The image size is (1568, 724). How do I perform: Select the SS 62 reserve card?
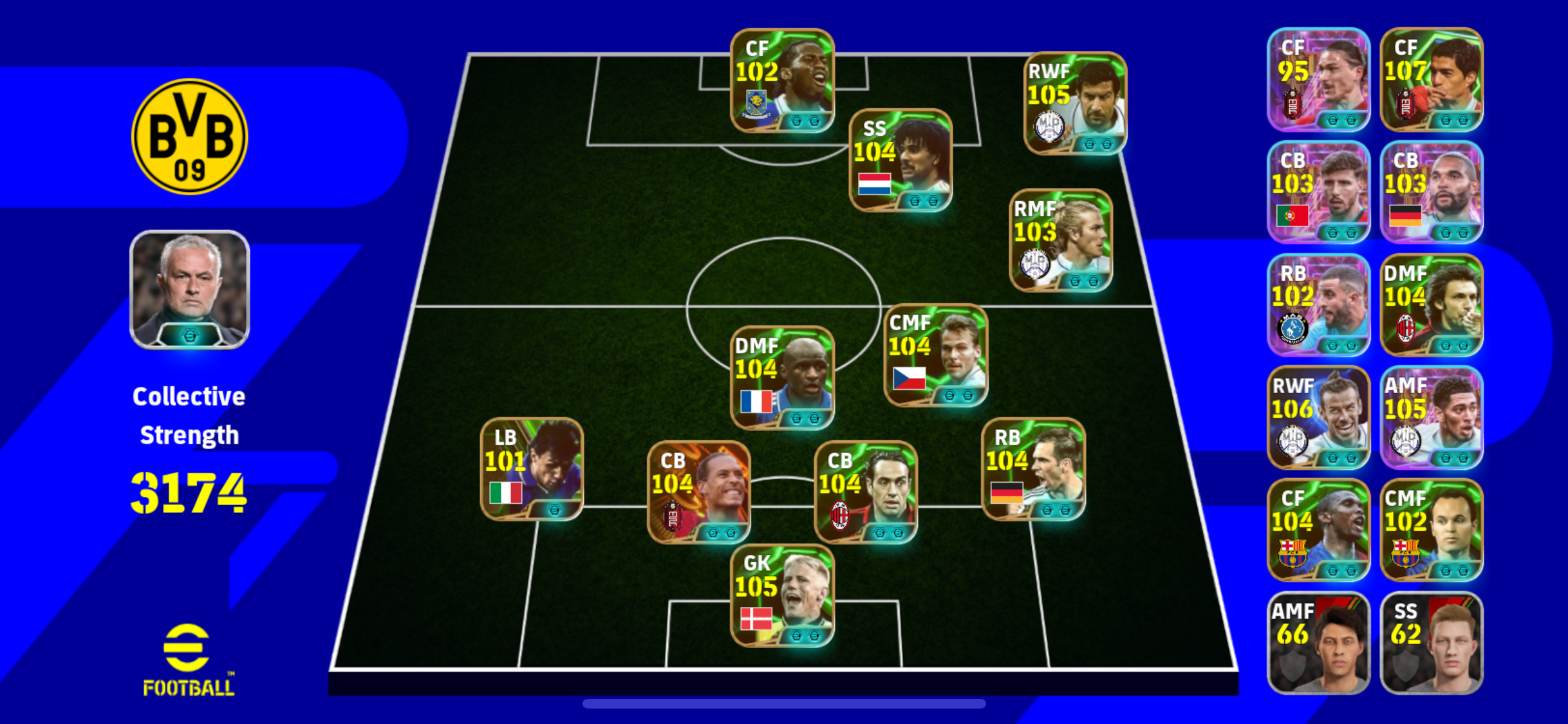coord(1432,642)
